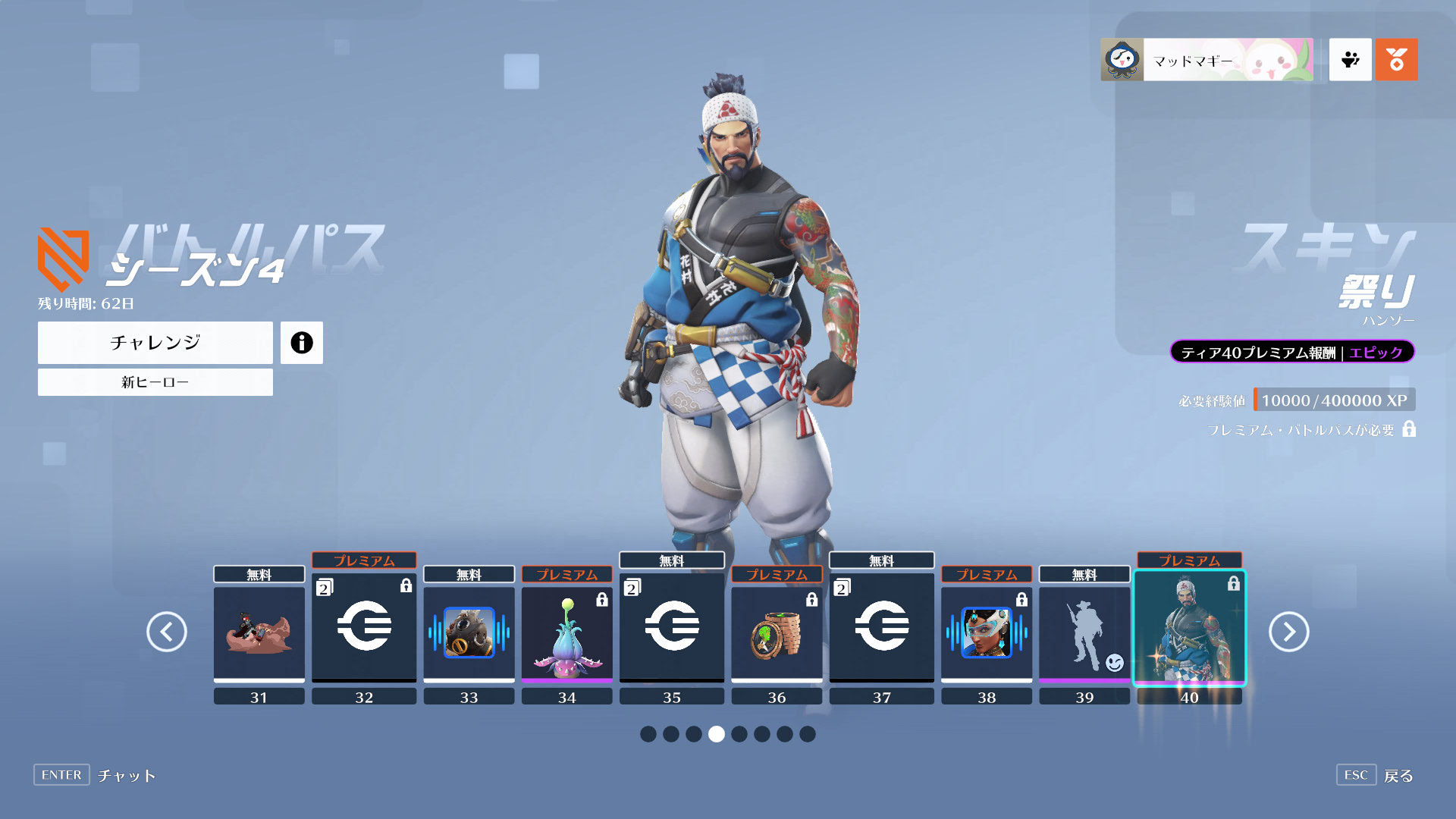The width and height of the screenshot is (1456, 819).
Task: Go to previous battle pass page arrow
Action: point(167,632)
